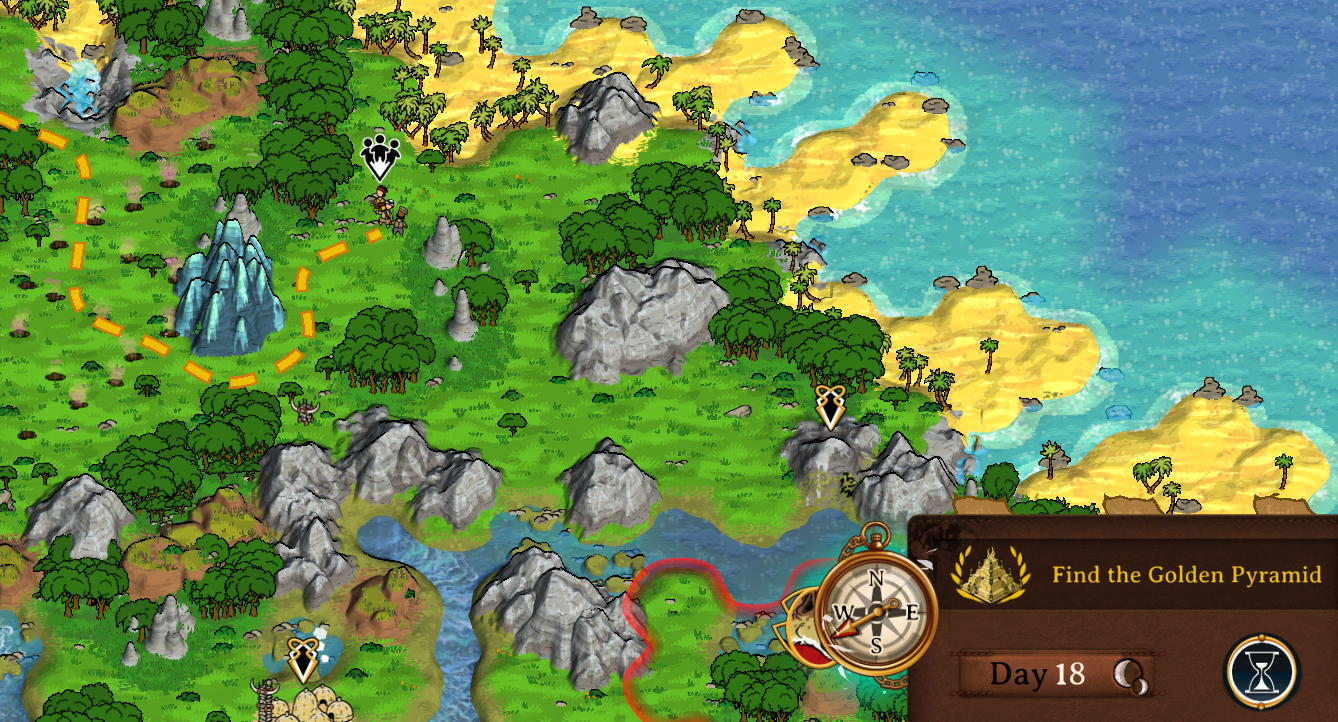Select the location marker above the village huts
The width and height of the screenshot is (1338, 722).
point(302,659)
